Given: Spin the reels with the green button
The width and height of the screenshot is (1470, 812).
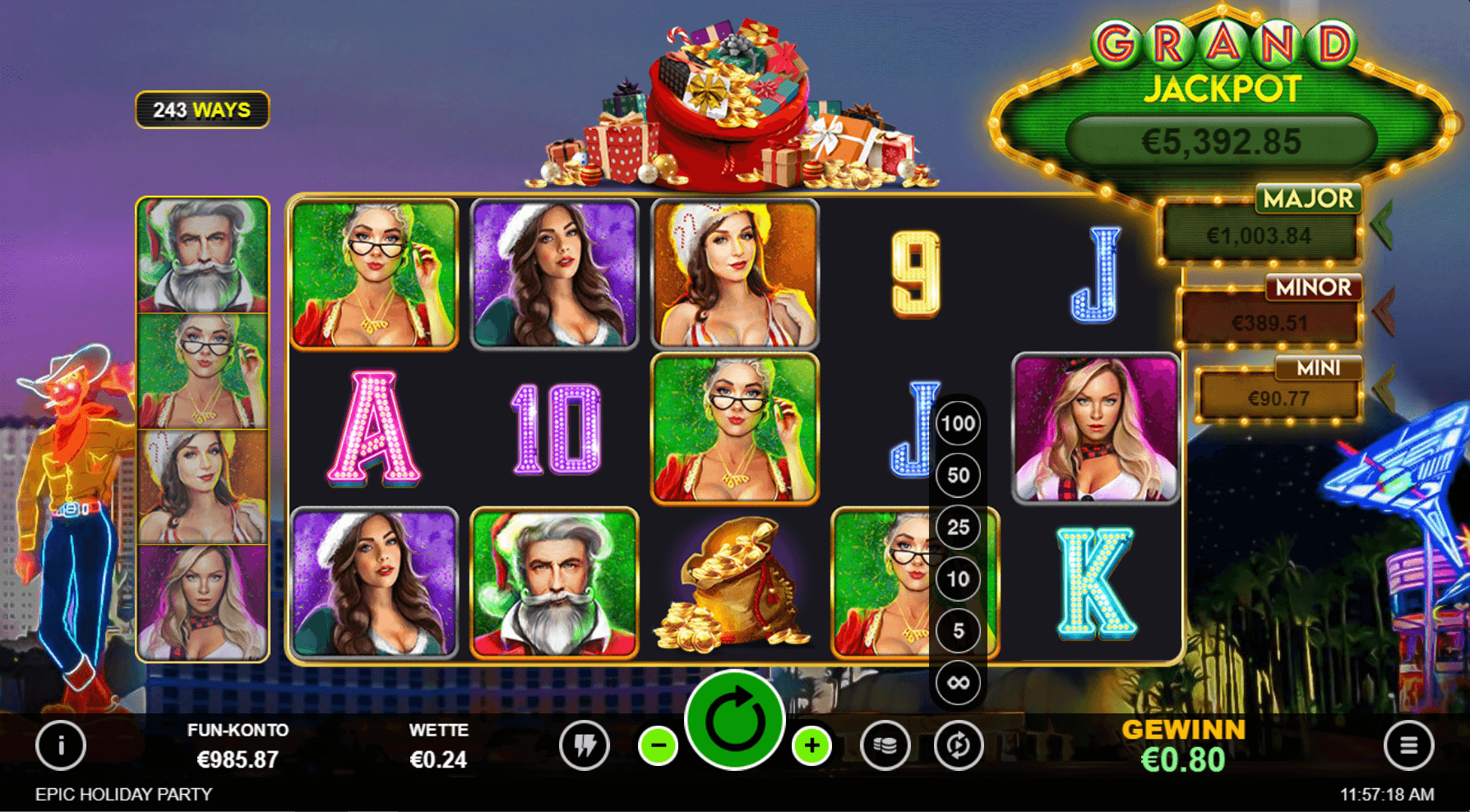Looking at the screenshot, I should [734, 721].
